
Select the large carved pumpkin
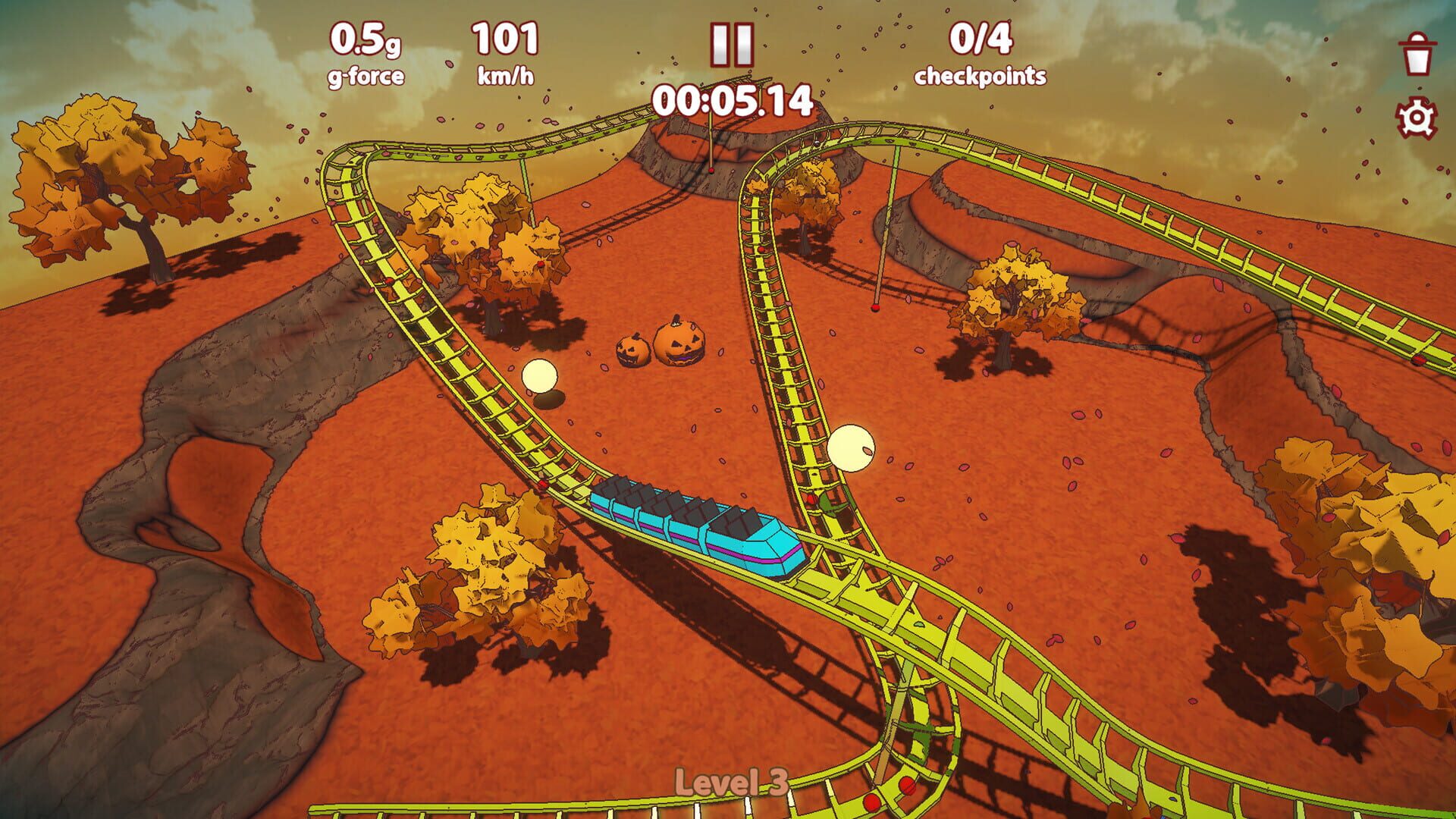click(x=681, y=341)
